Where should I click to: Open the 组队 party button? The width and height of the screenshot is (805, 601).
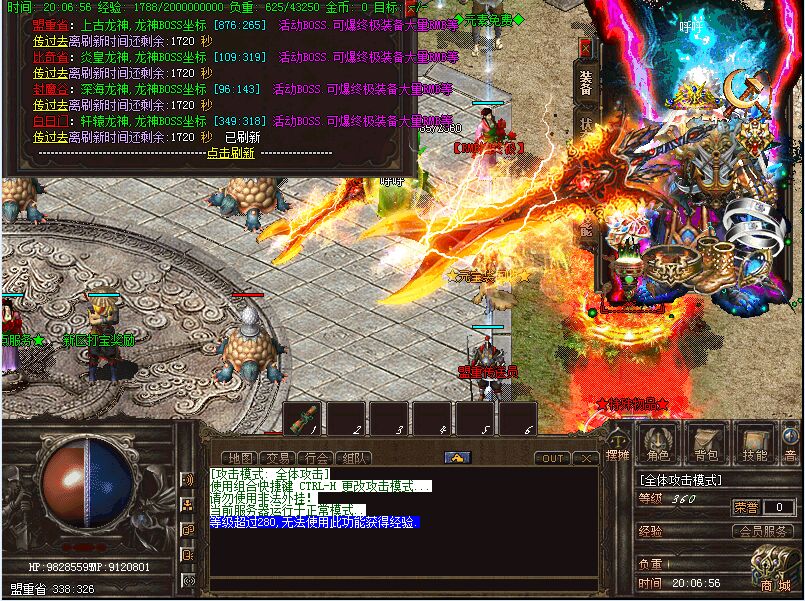point(352,458)
